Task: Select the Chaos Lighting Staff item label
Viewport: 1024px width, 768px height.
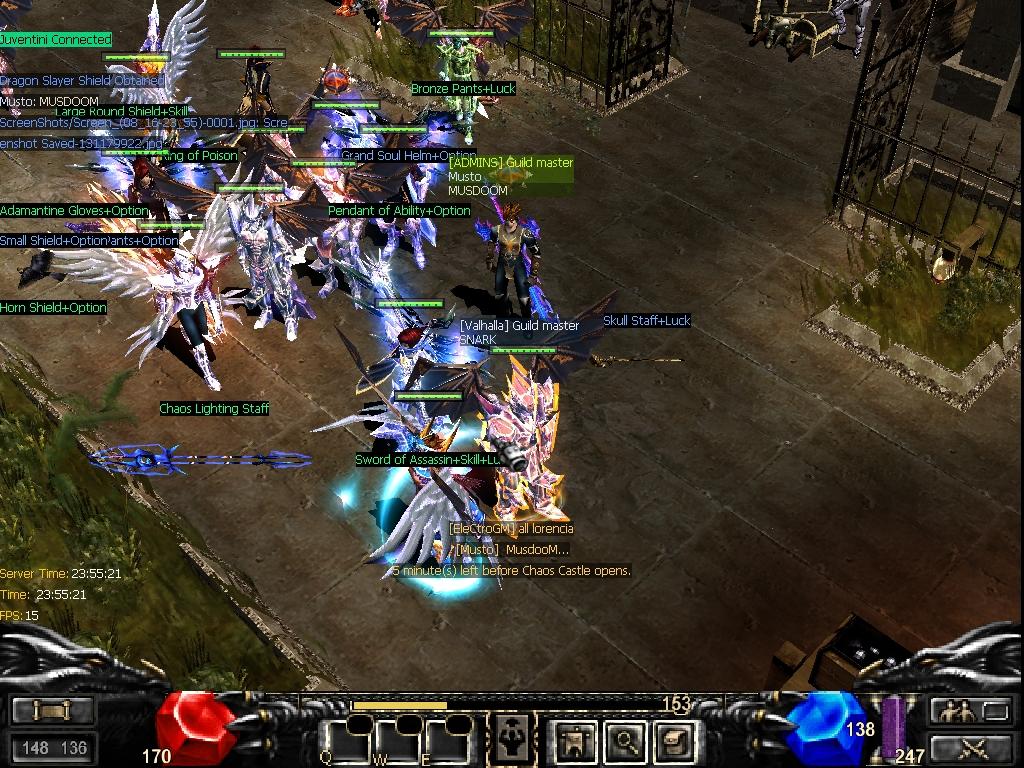Action: click(x=214, y=409)
